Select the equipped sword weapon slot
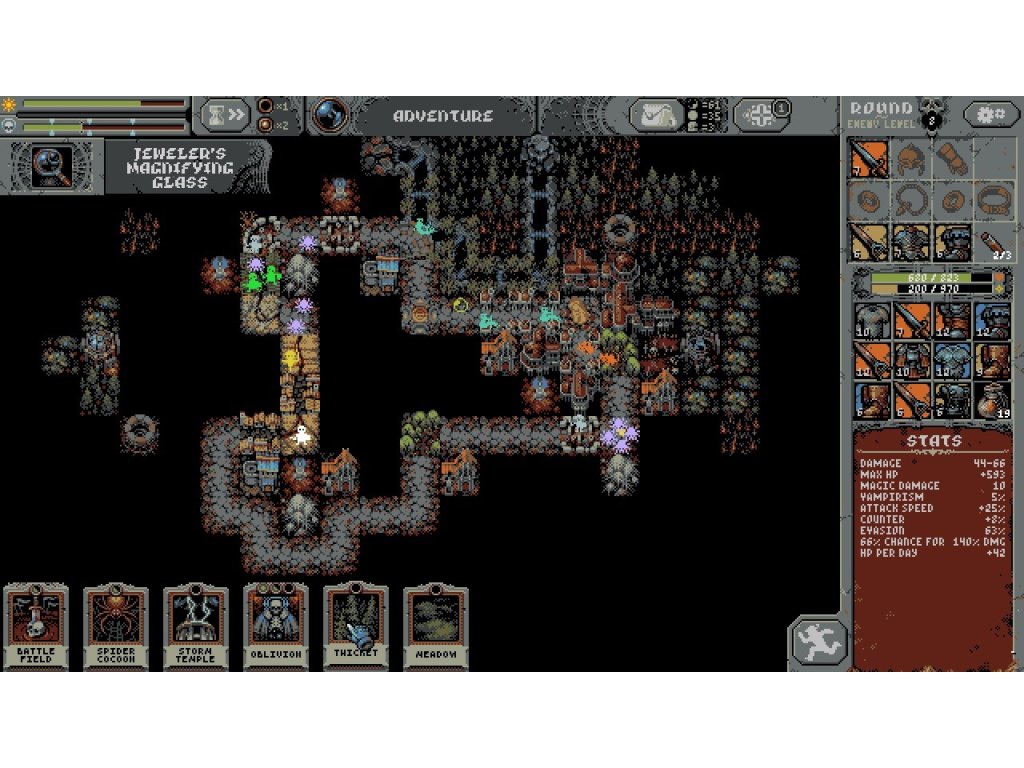1024x768 pixels. coord(869,158)
